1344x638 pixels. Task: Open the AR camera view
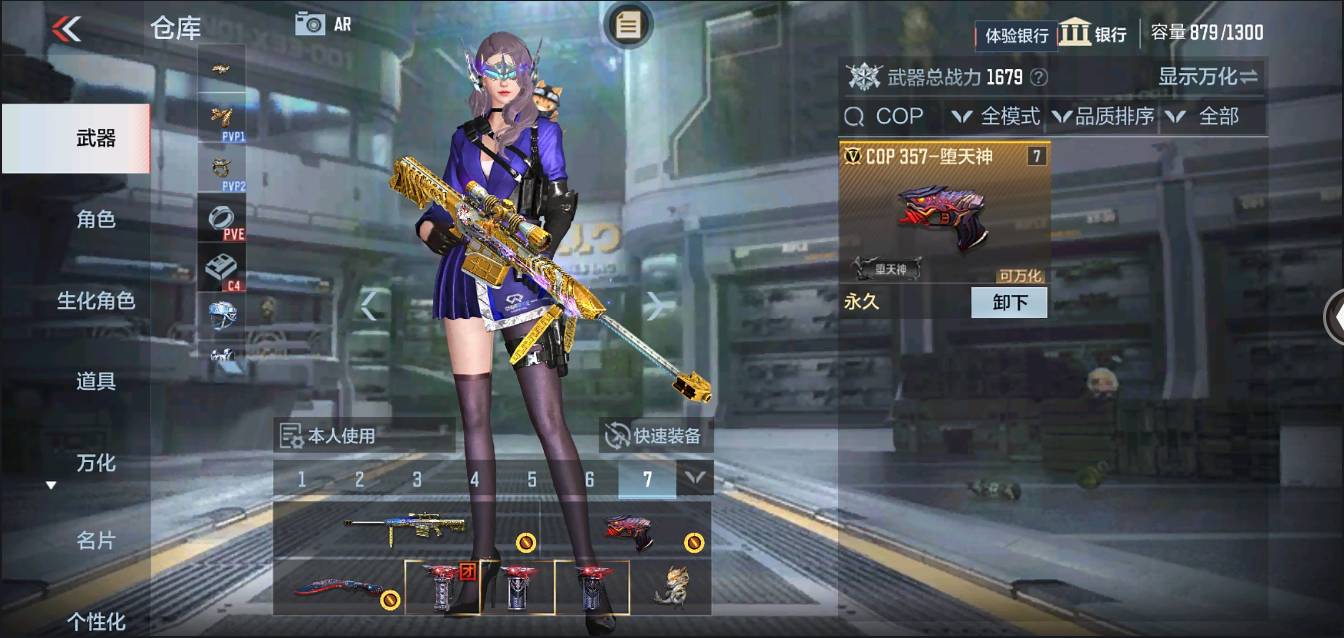[x=322, y=24]
